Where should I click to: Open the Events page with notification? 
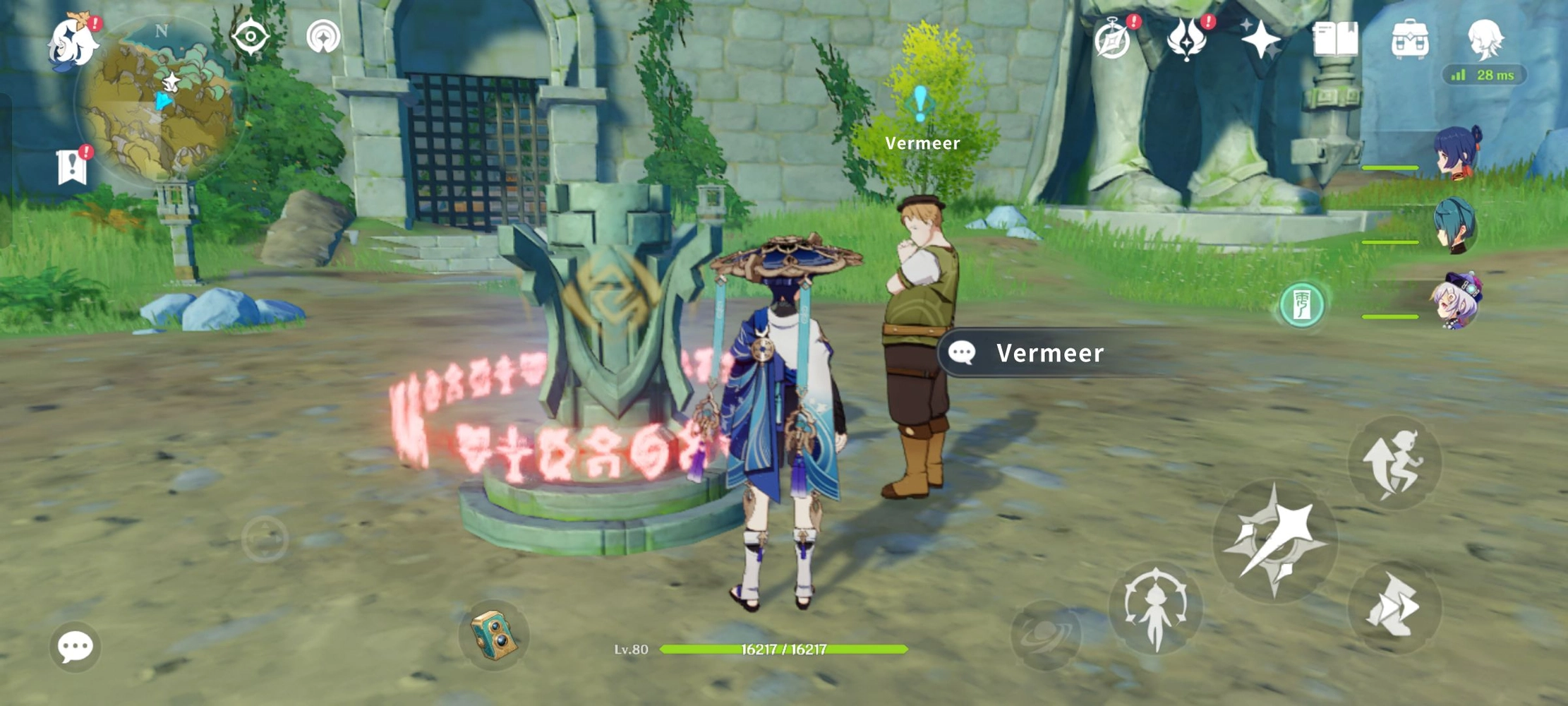tap(1114, 42)
